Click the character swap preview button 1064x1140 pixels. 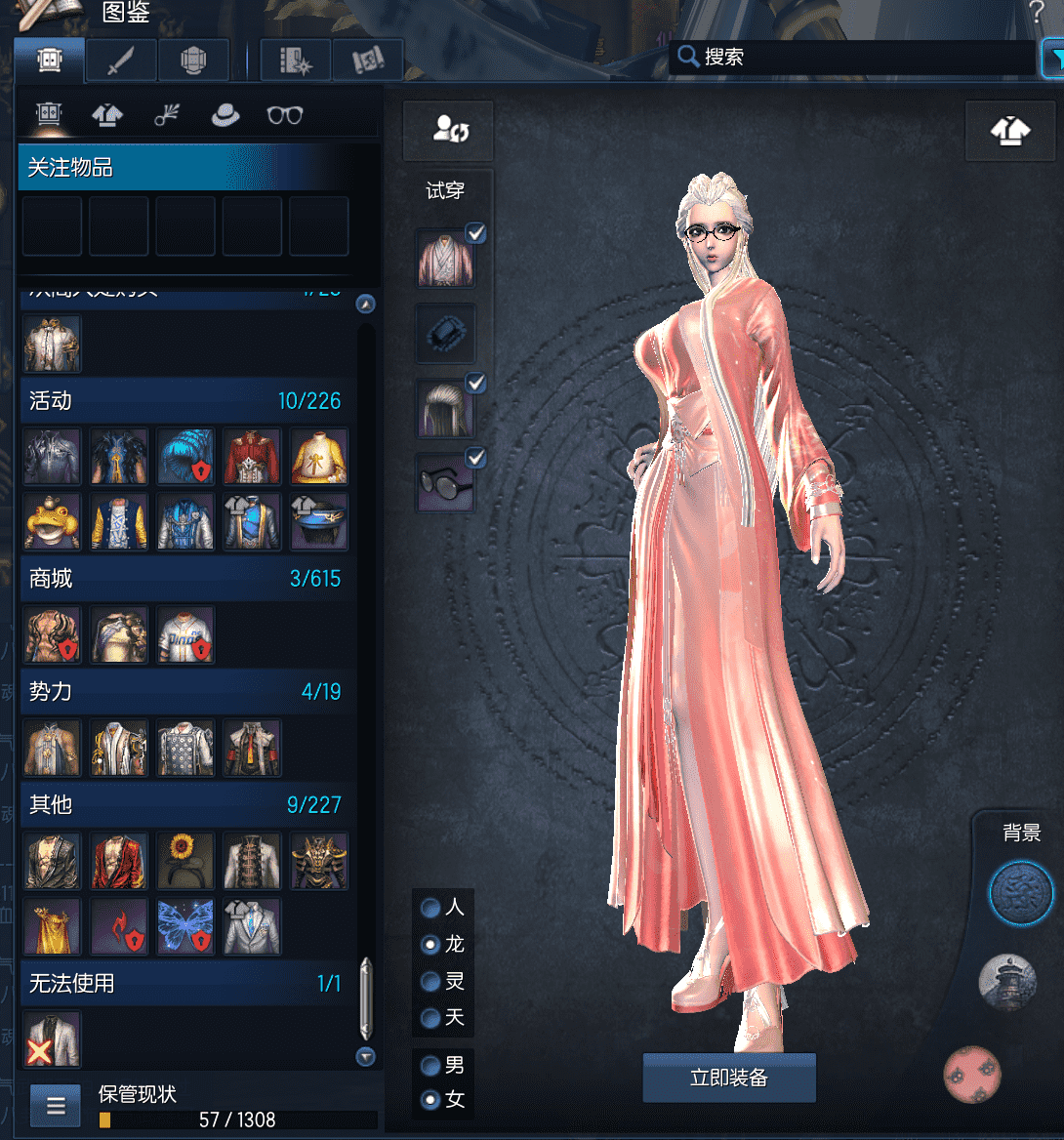(x=449, y=130)
